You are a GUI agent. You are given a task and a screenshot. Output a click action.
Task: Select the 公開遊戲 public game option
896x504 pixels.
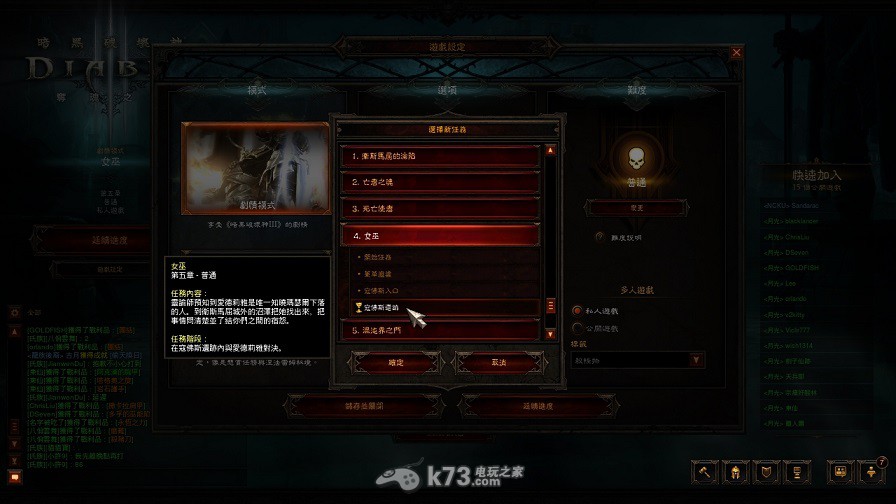pos(577,327)
